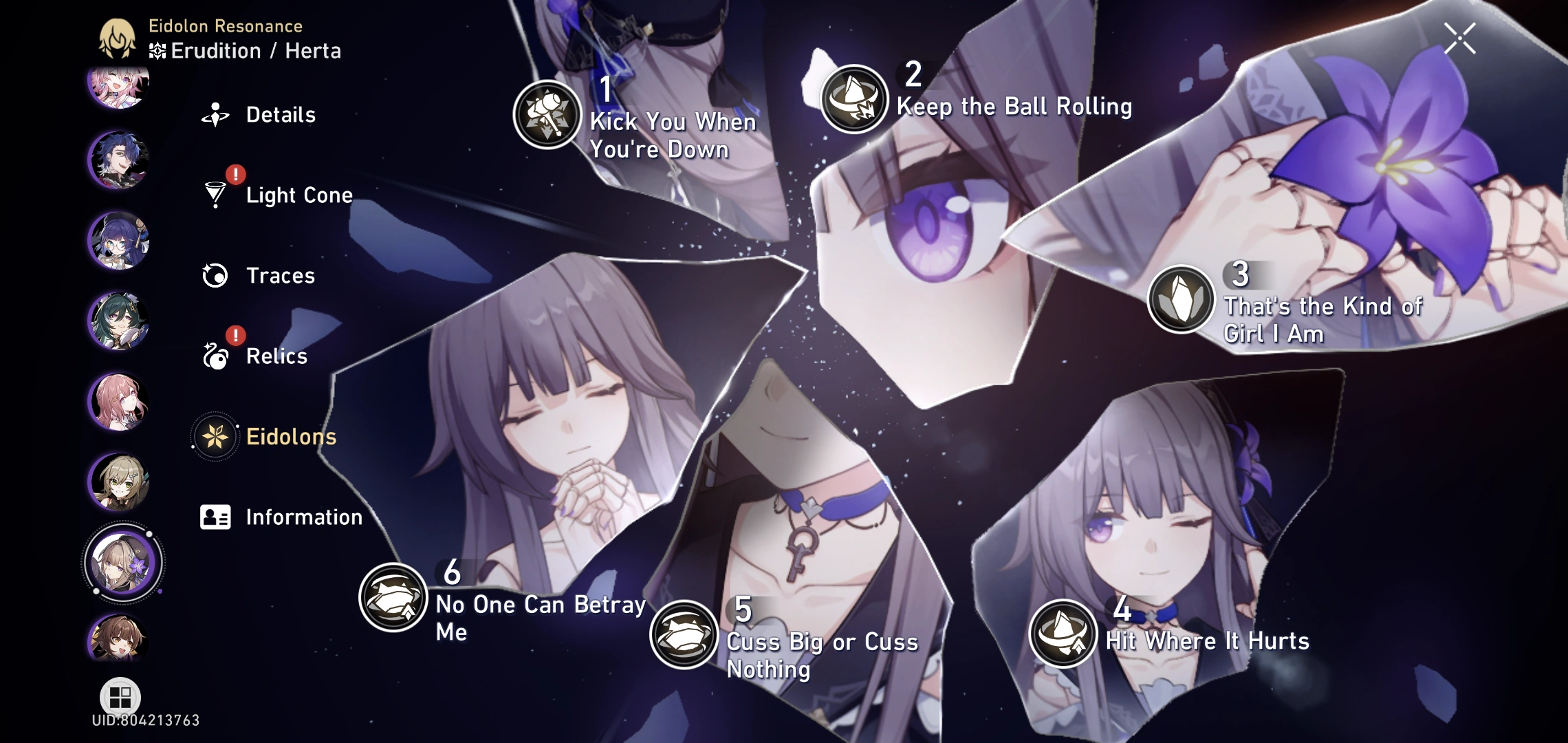Select the Eidolons star icon

pyautogui.click(x=215, y=436)
